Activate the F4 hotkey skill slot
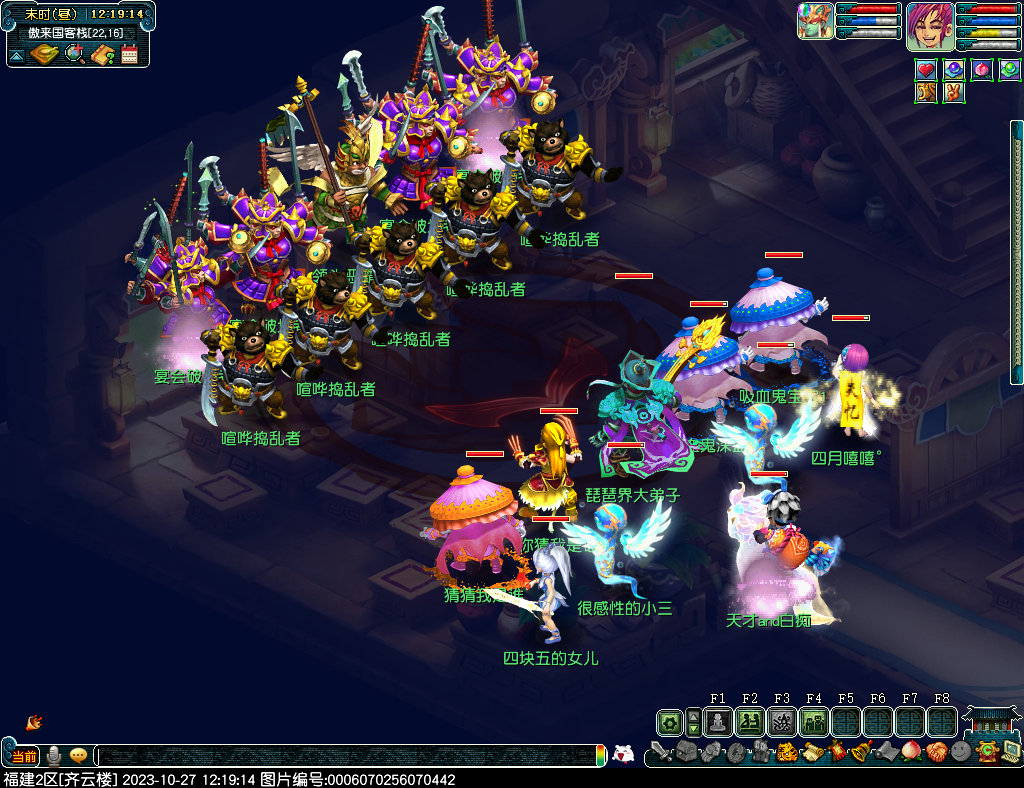The image size is (1024, 788). (813, 722)
